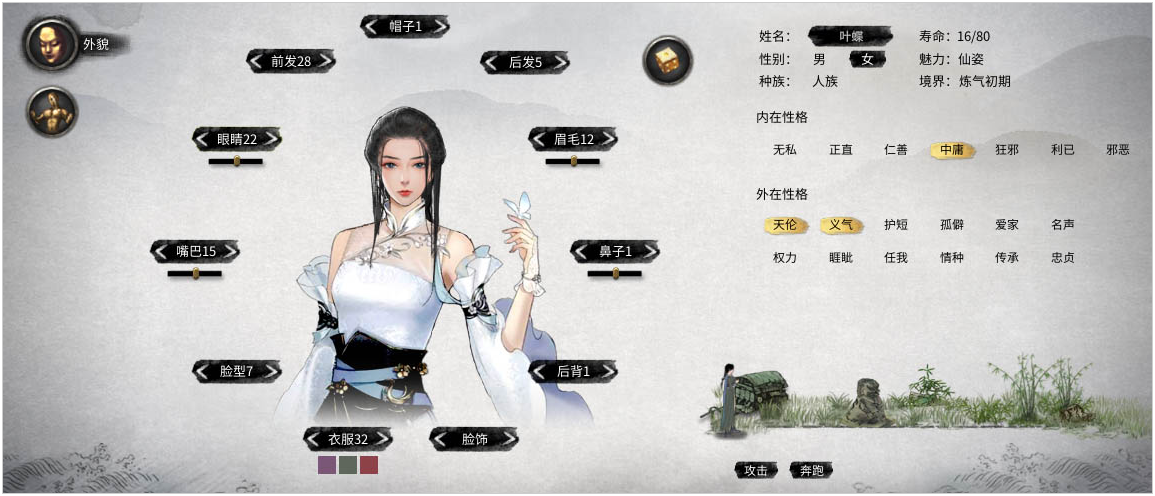The width and height of the screenshot is (1155, 496).
Task: Click the right arrow next to 眉毛12
Action: tap(608, 139)
